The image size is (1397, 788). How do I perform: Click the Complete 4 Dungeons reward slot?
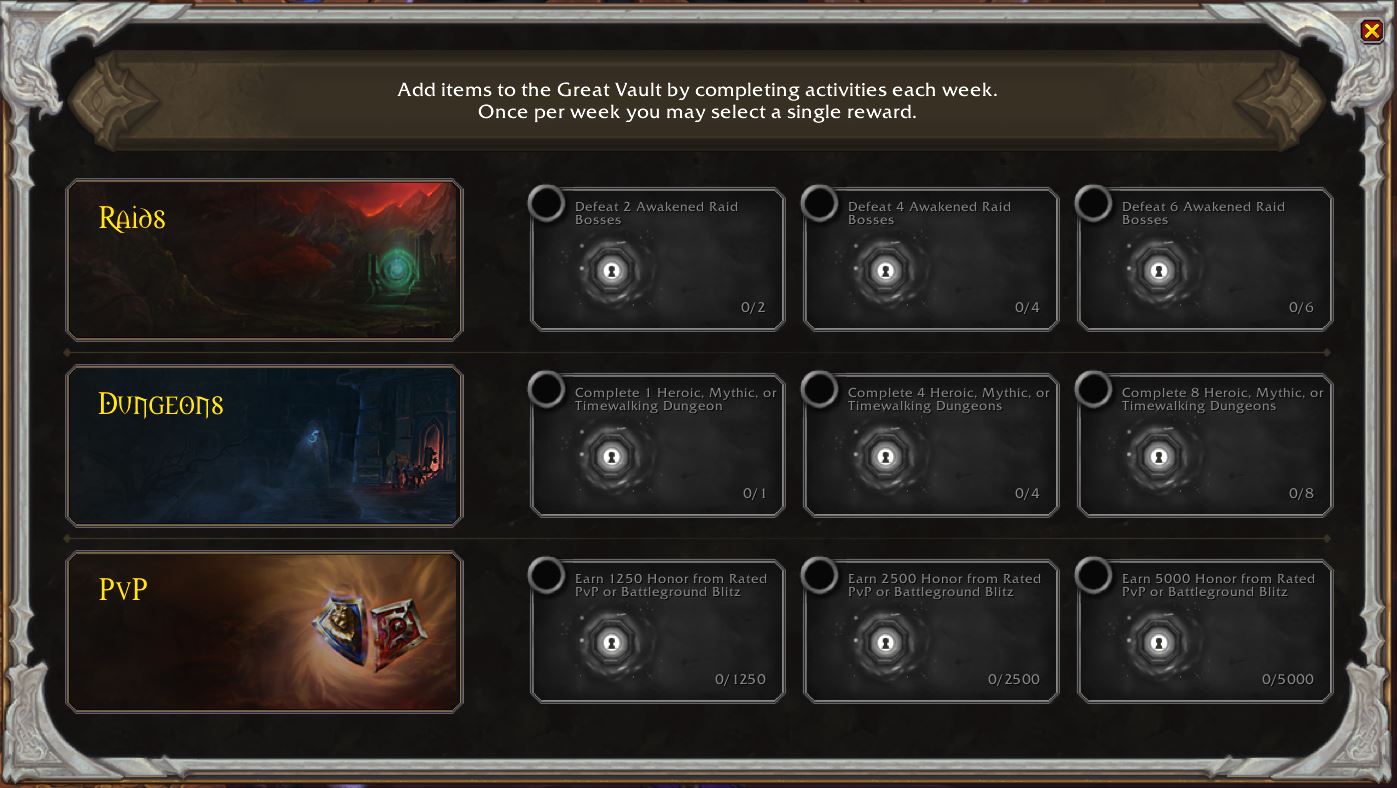(931, 446)
